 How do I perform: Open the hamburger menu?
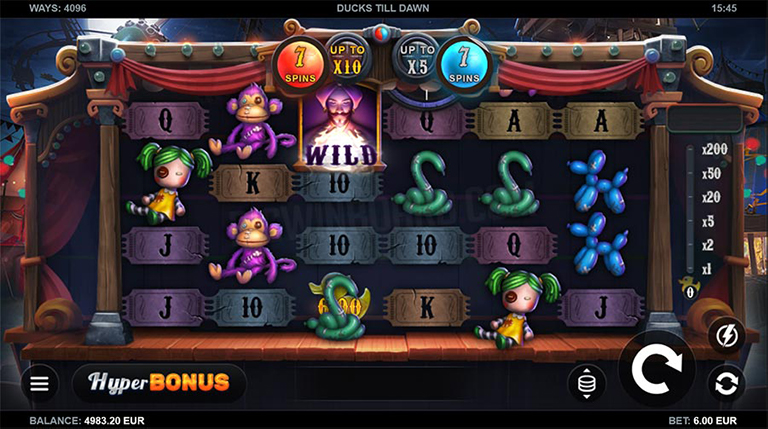(39, 383)
